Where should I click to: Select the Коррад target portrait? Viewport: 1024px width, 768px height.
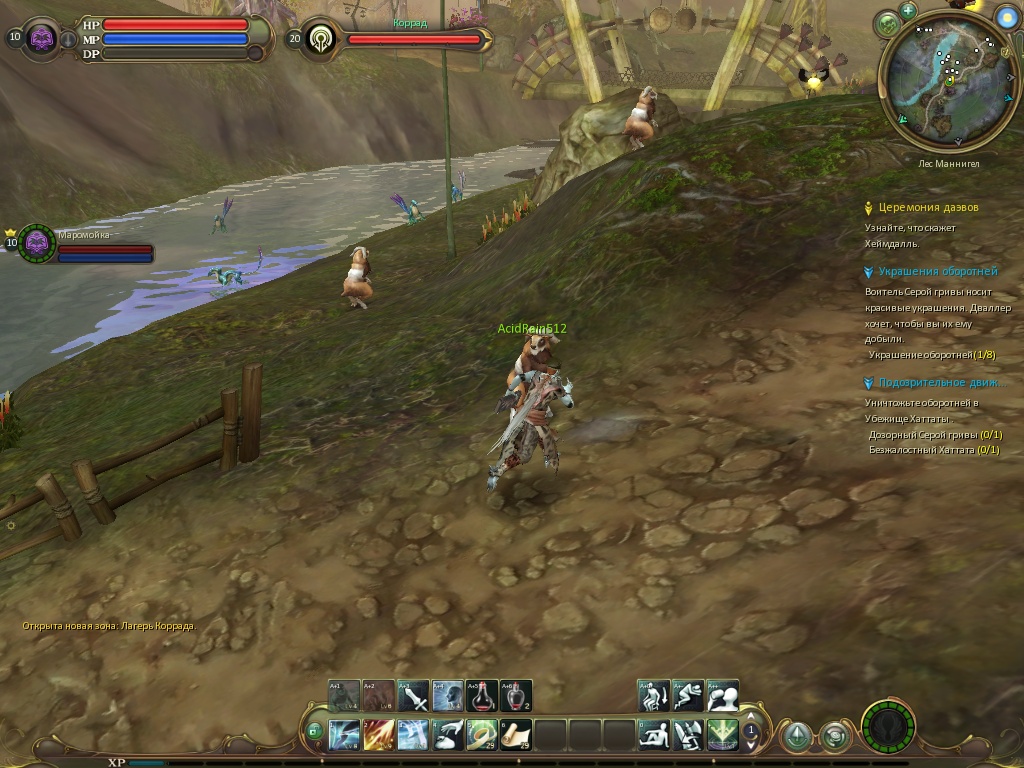coord(322,39)
